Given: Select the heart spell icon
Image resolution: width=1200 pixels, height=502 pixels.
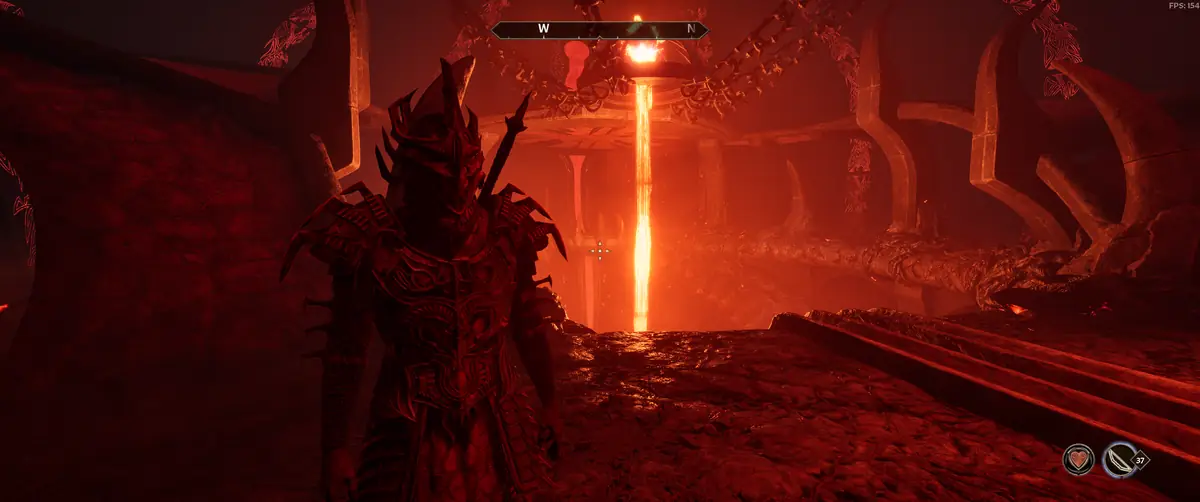Looking at the screenshot, I should [1078, 460].
